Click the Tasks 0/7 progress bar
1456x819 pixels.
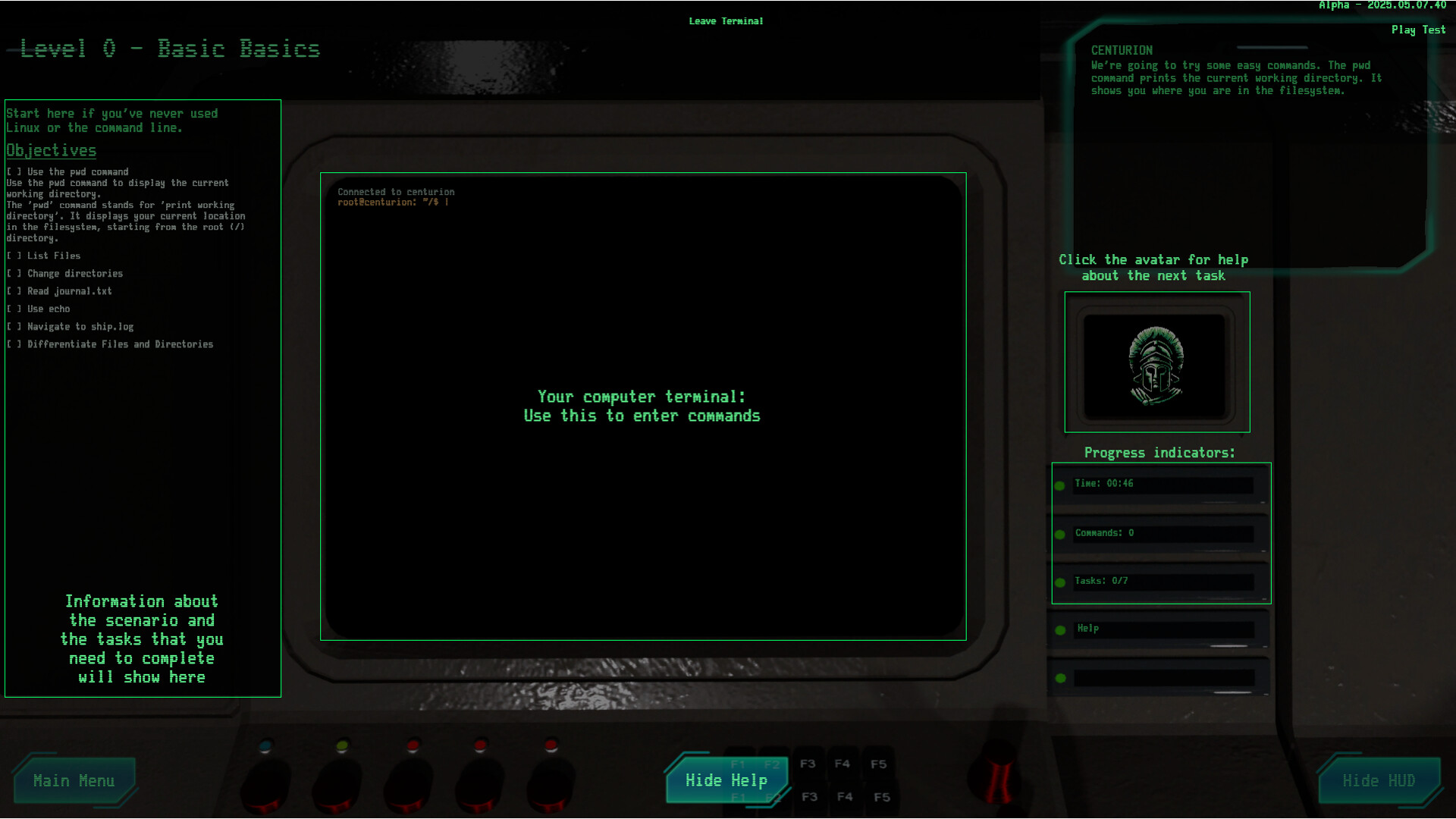(x=1164, y=581)
